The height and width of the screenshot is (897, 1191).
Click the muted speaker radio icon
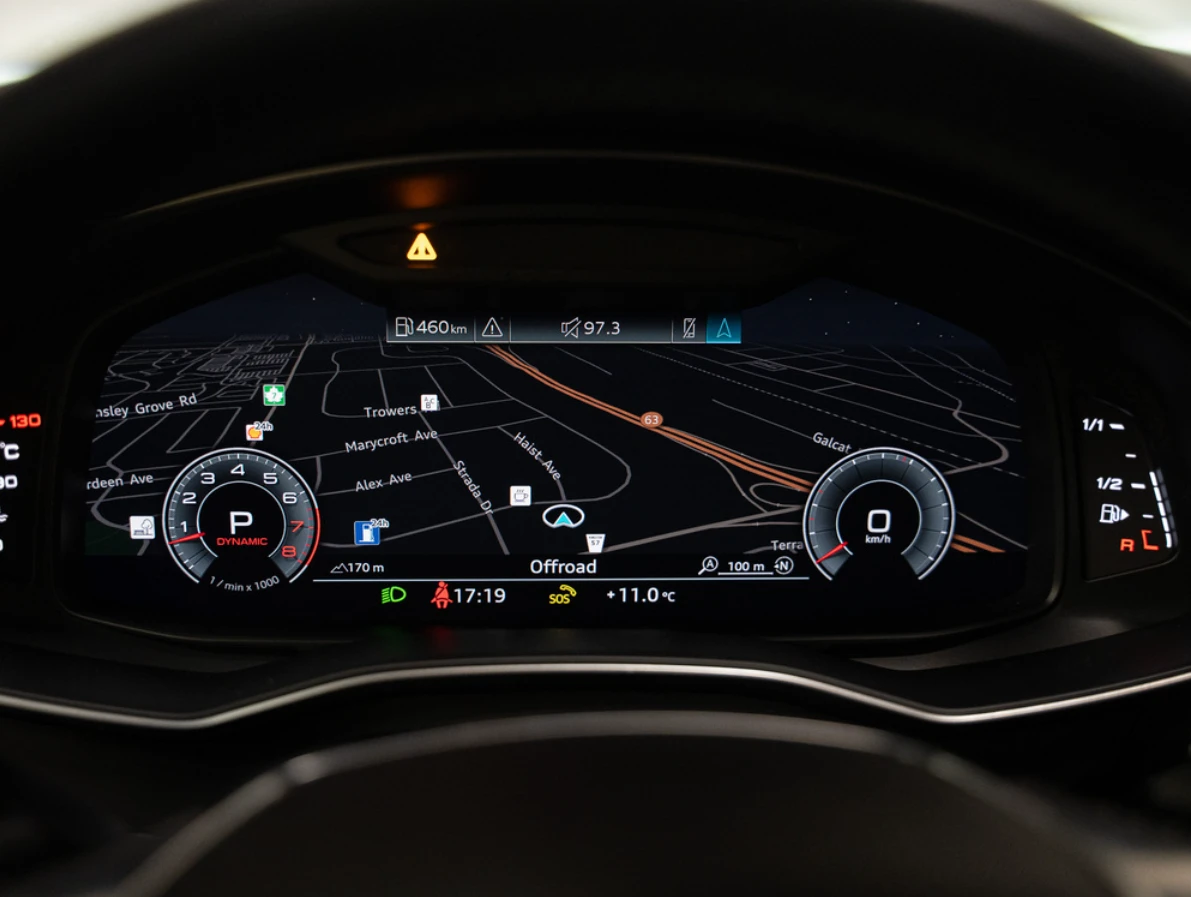click(570, 328)
